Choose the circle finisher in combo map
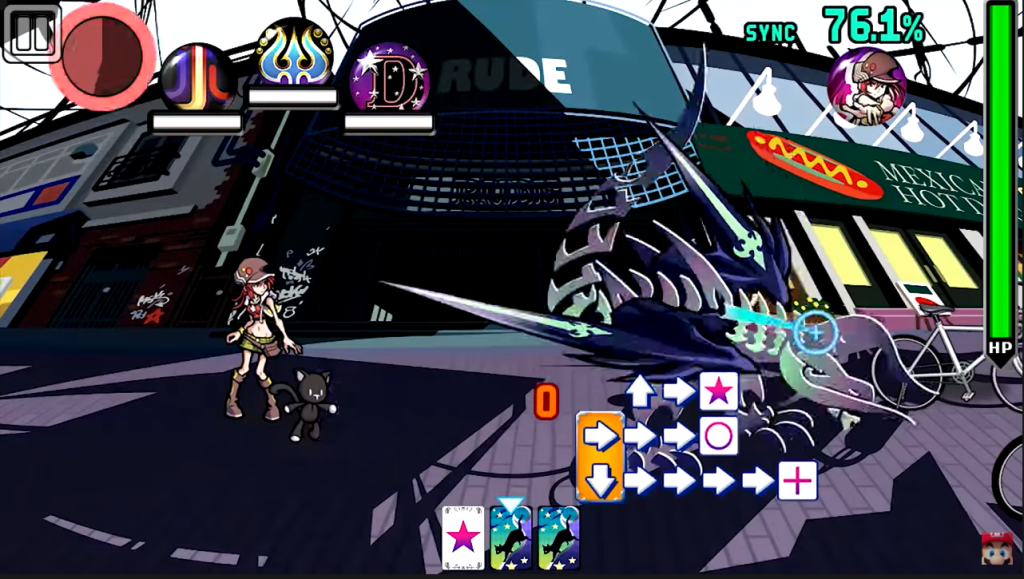1024x579 pixels. 718,436
